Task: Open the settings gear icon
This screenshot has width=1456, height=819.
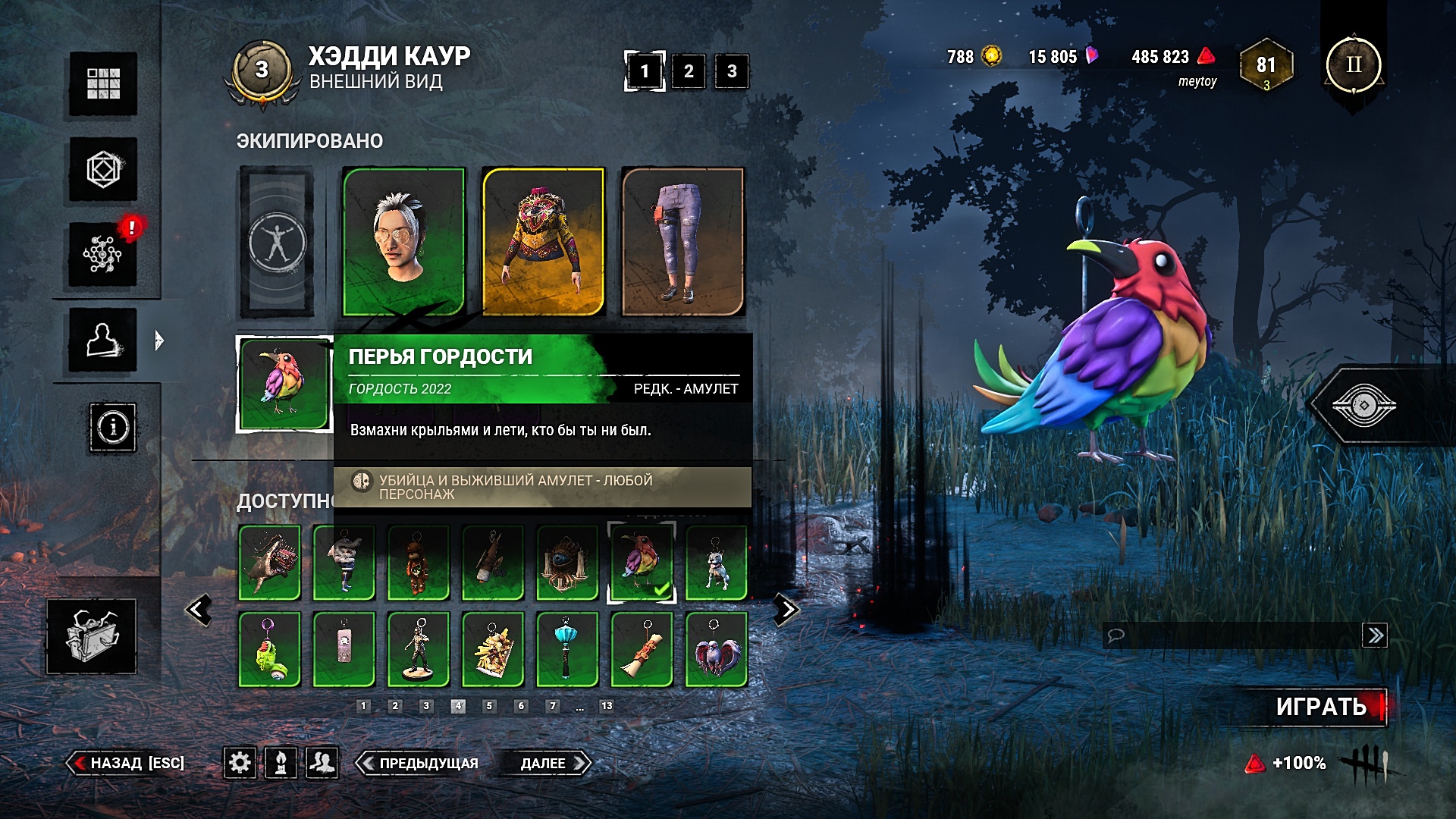Action: pos(240,762)
